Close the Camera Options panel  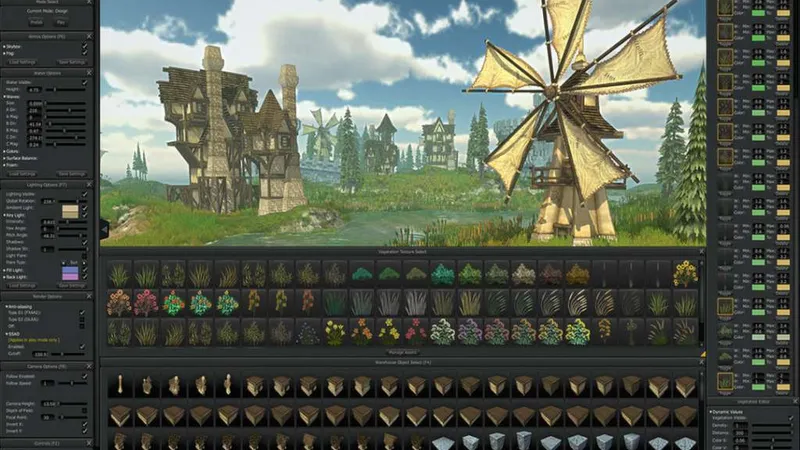point(91,366)
